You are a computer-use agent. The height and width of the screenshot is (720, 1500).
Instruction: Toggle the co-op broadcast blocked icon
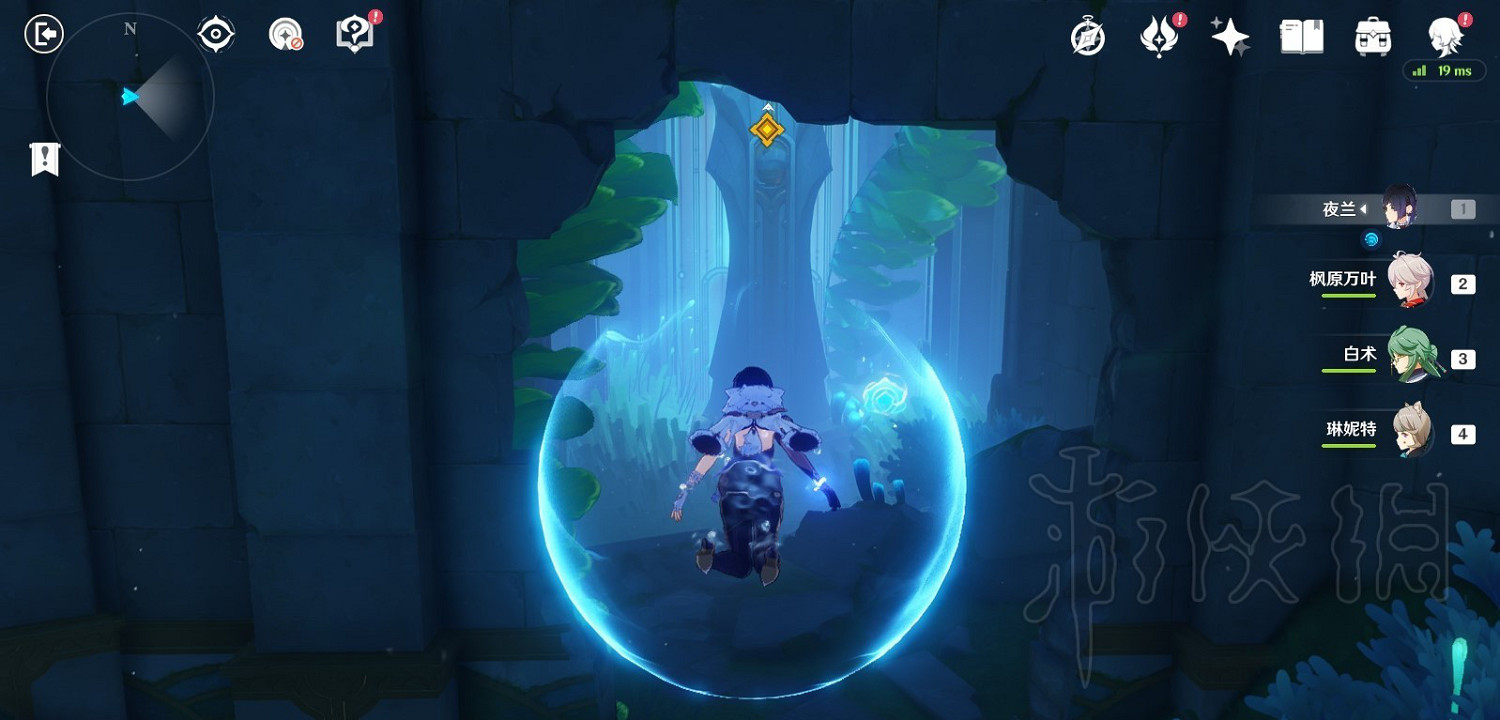(x=285, y=33)
